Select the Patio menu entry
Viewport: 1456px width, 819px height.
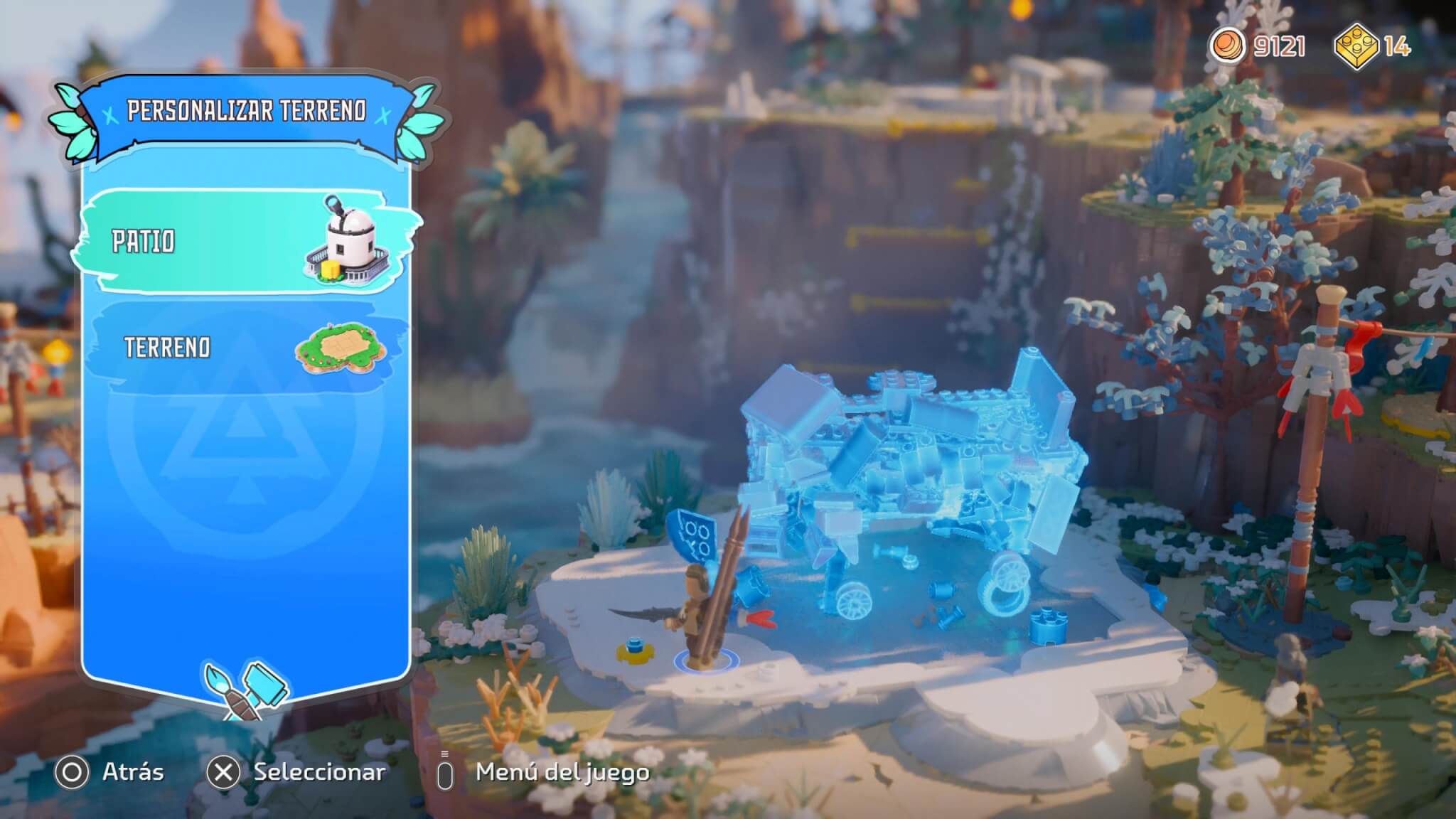pyautogui.click(x=245, y=242)
